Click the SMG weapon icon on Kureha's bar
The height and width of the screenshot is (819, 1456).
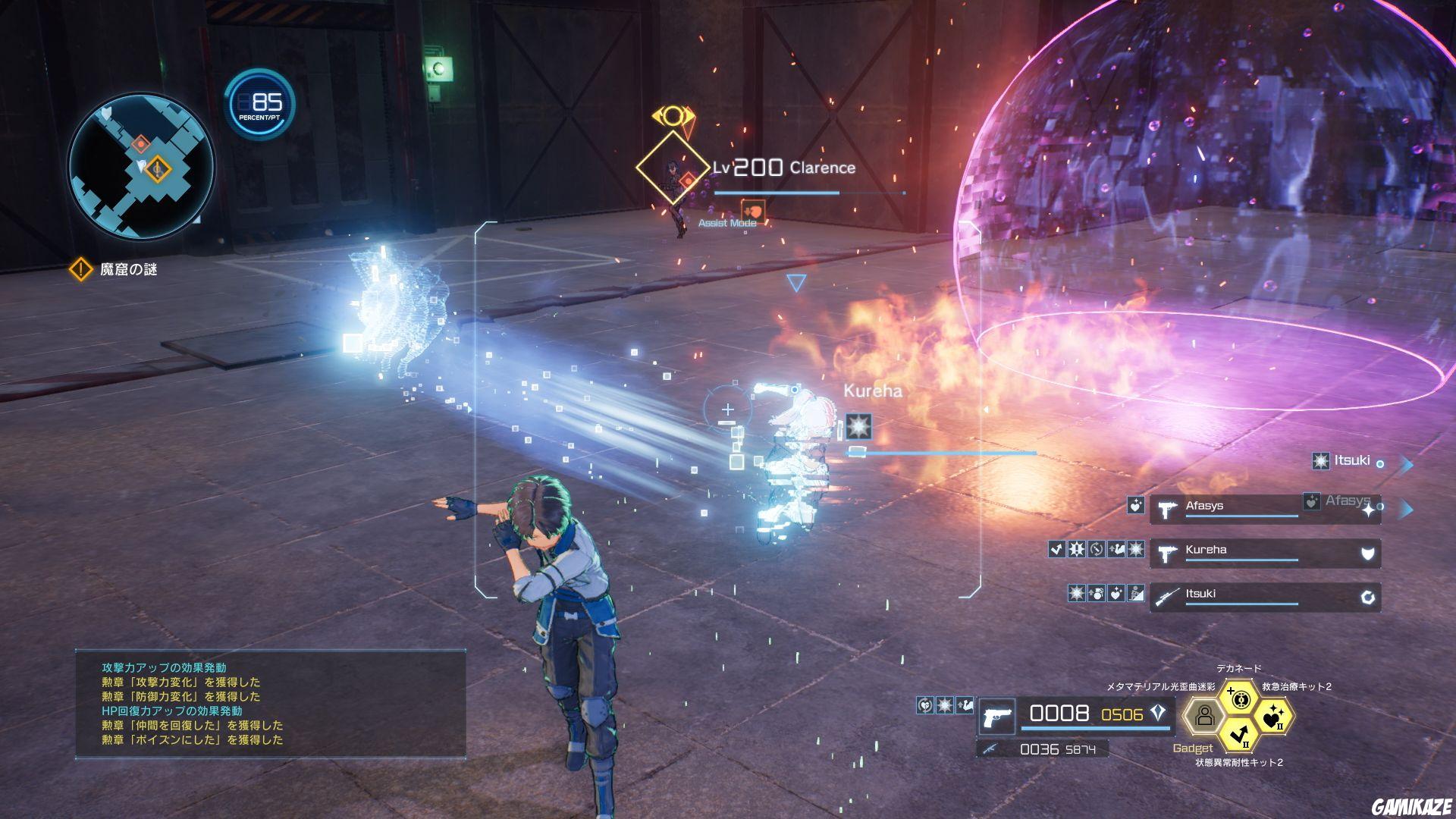[1166, 552]
